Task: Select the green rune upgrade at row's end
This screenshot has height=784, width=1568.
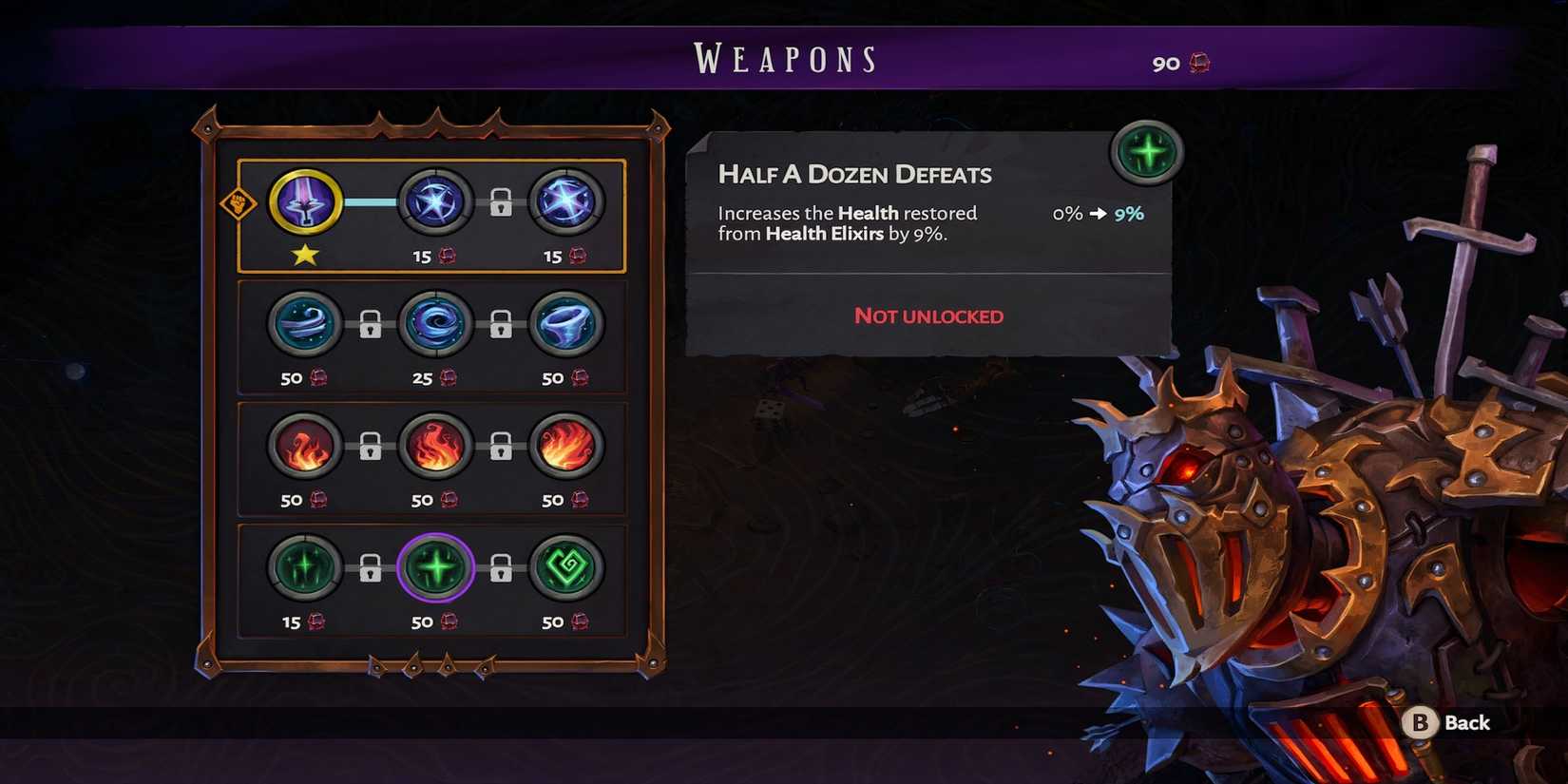Action: coord(567,568)
